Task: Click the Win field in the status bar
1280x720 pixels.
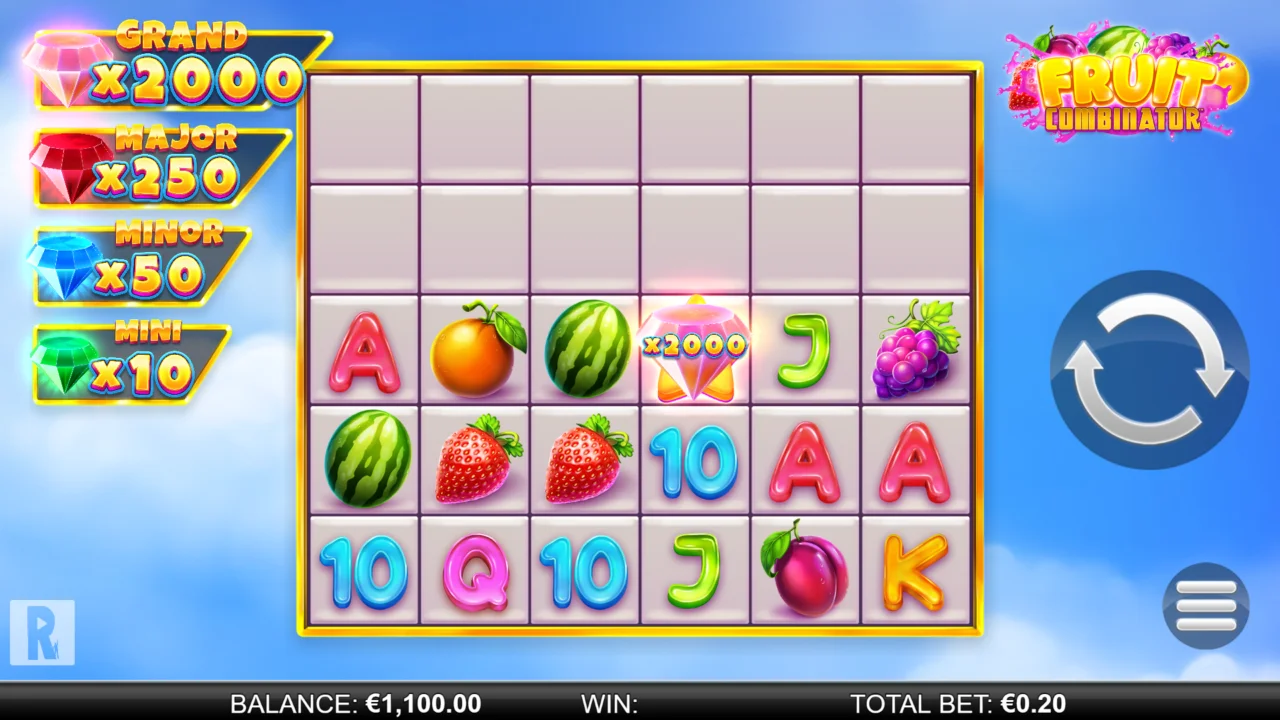Action: click(610, 703)
